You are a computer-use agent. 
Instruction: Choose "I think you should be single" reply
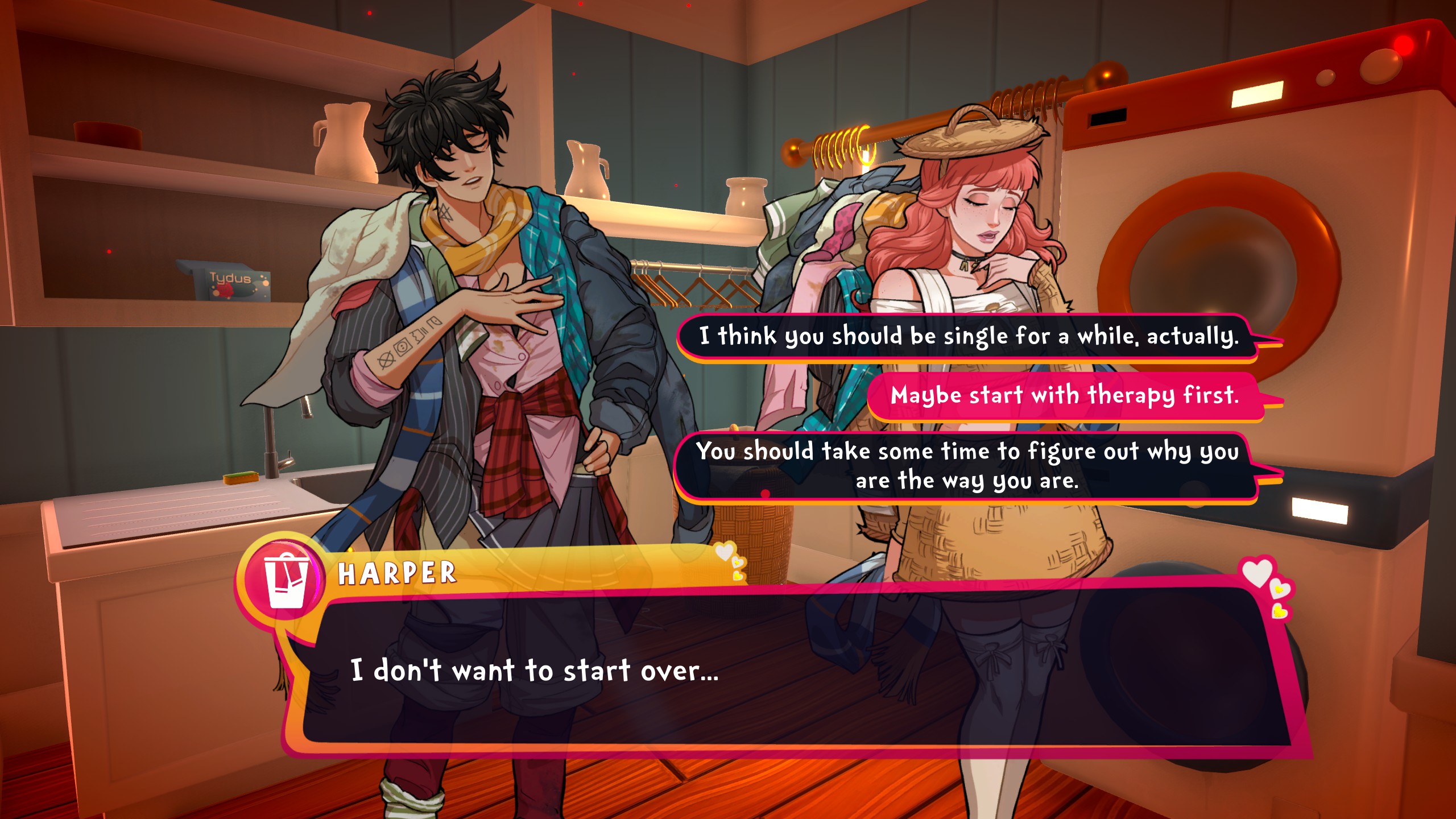968,336
